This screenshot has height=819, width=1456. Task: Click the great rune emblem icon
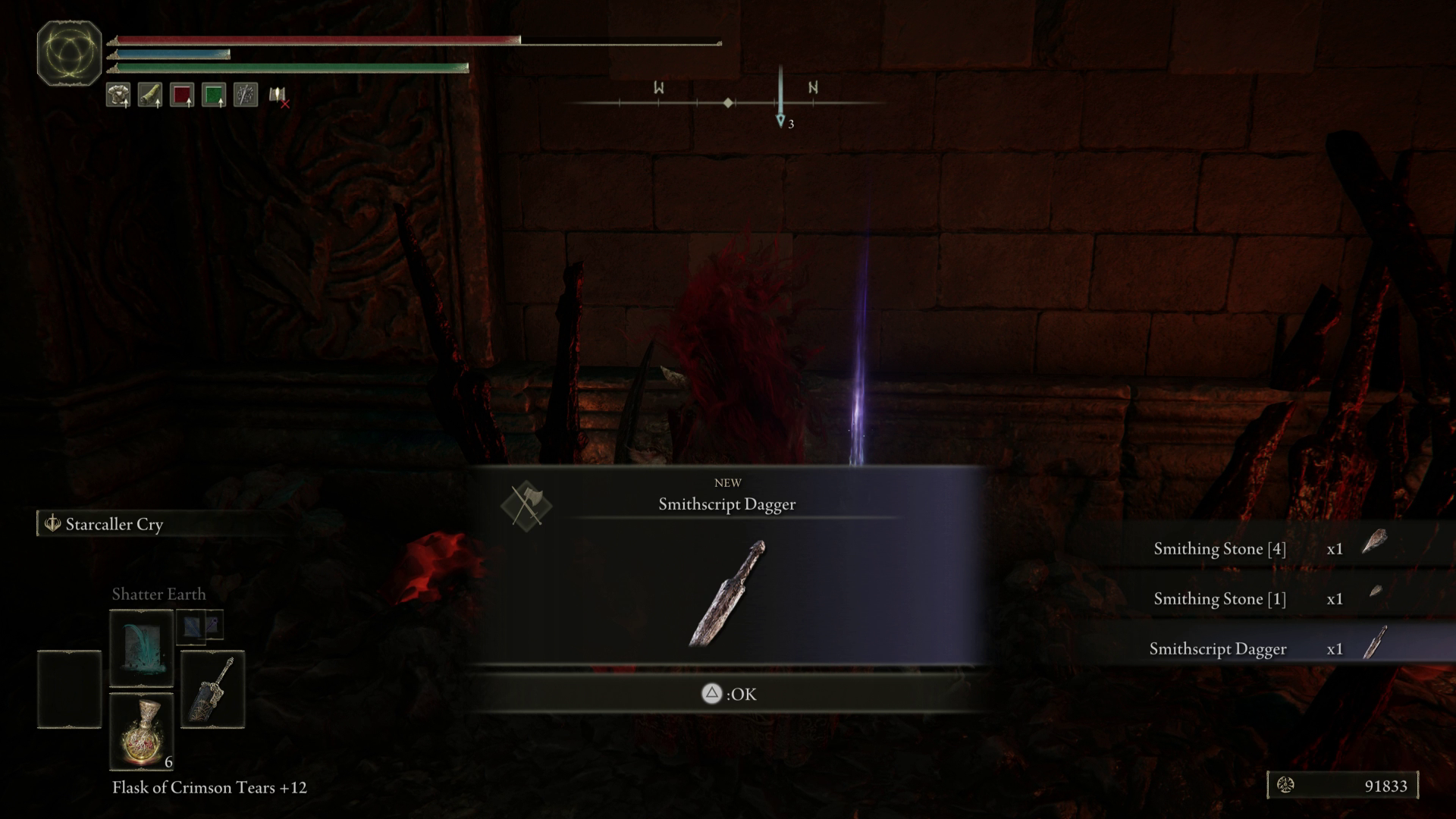69,53
